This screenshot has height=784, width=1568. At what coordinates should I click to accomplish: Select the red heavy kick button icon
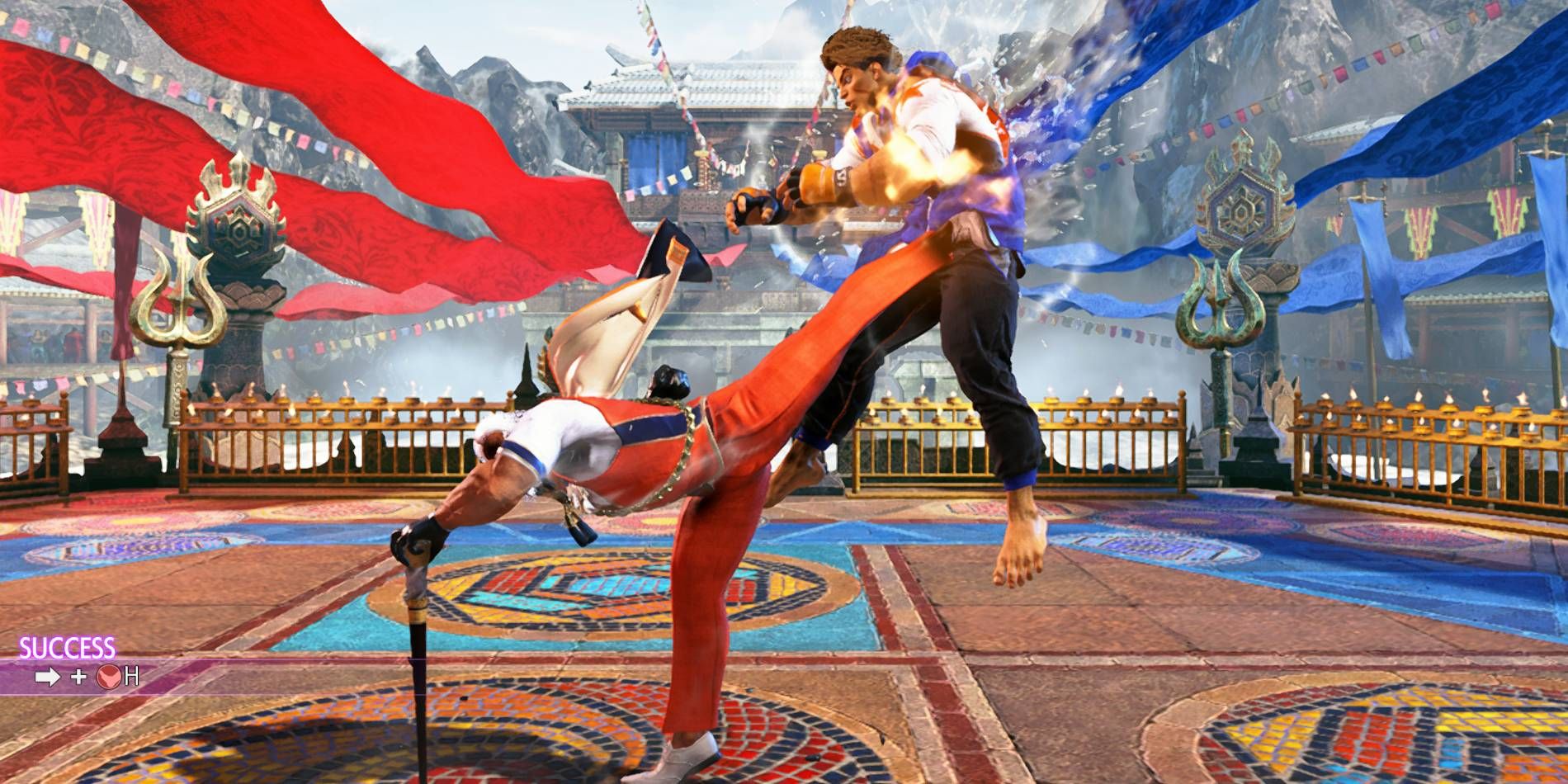tap(109, 677)
